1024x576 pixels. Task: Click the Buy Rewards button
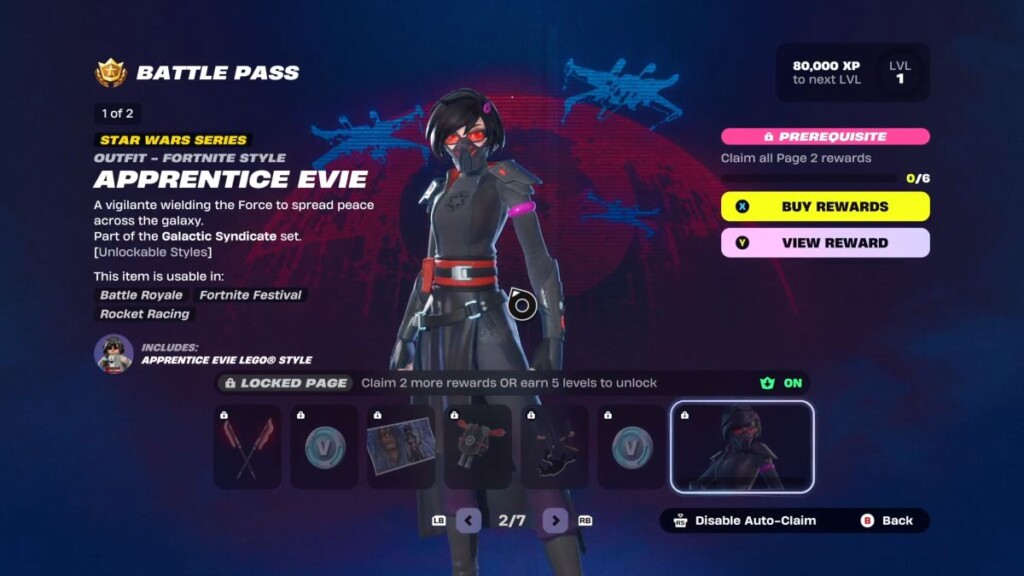825,207
